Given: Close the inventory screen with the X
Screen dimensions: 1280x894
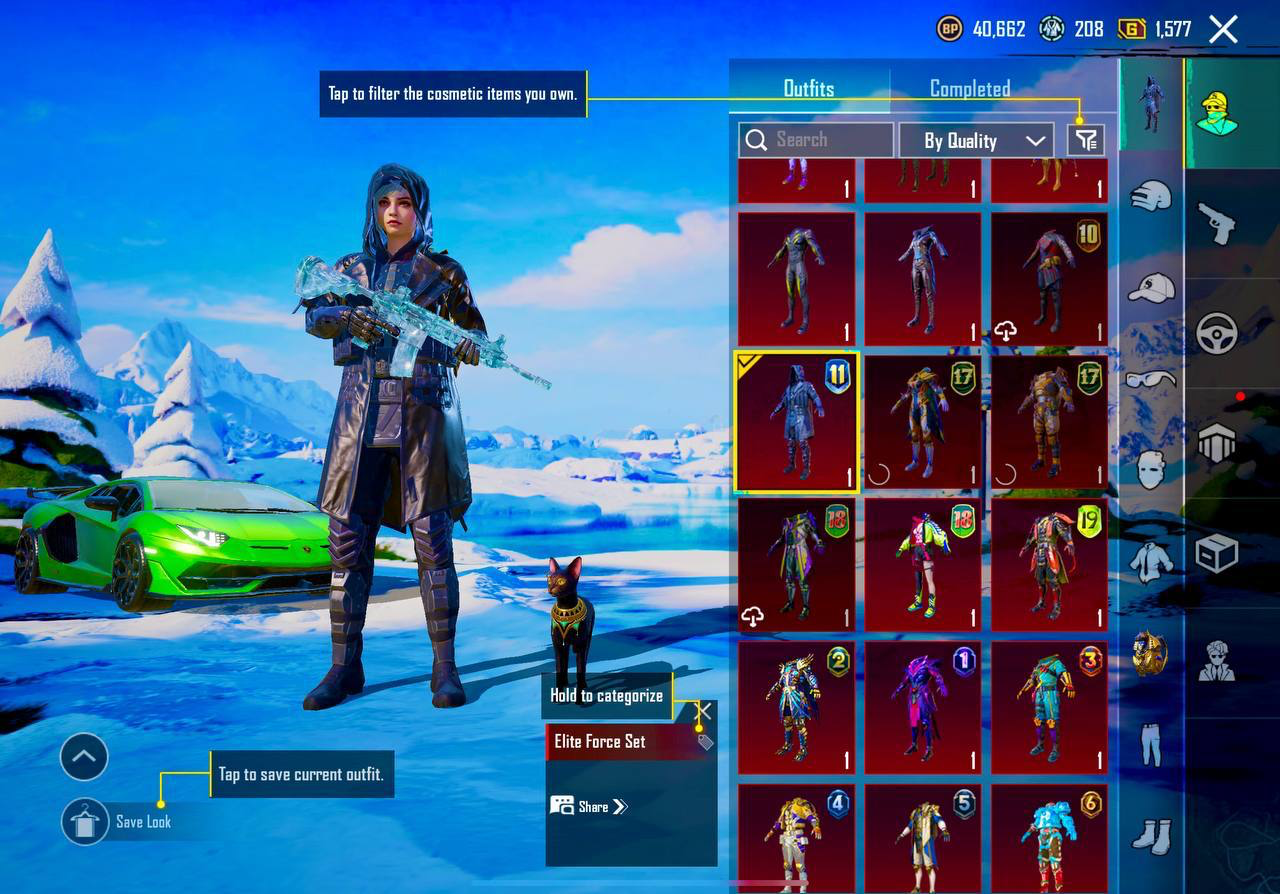Looking at the screenshot, I should point(1223,30).
